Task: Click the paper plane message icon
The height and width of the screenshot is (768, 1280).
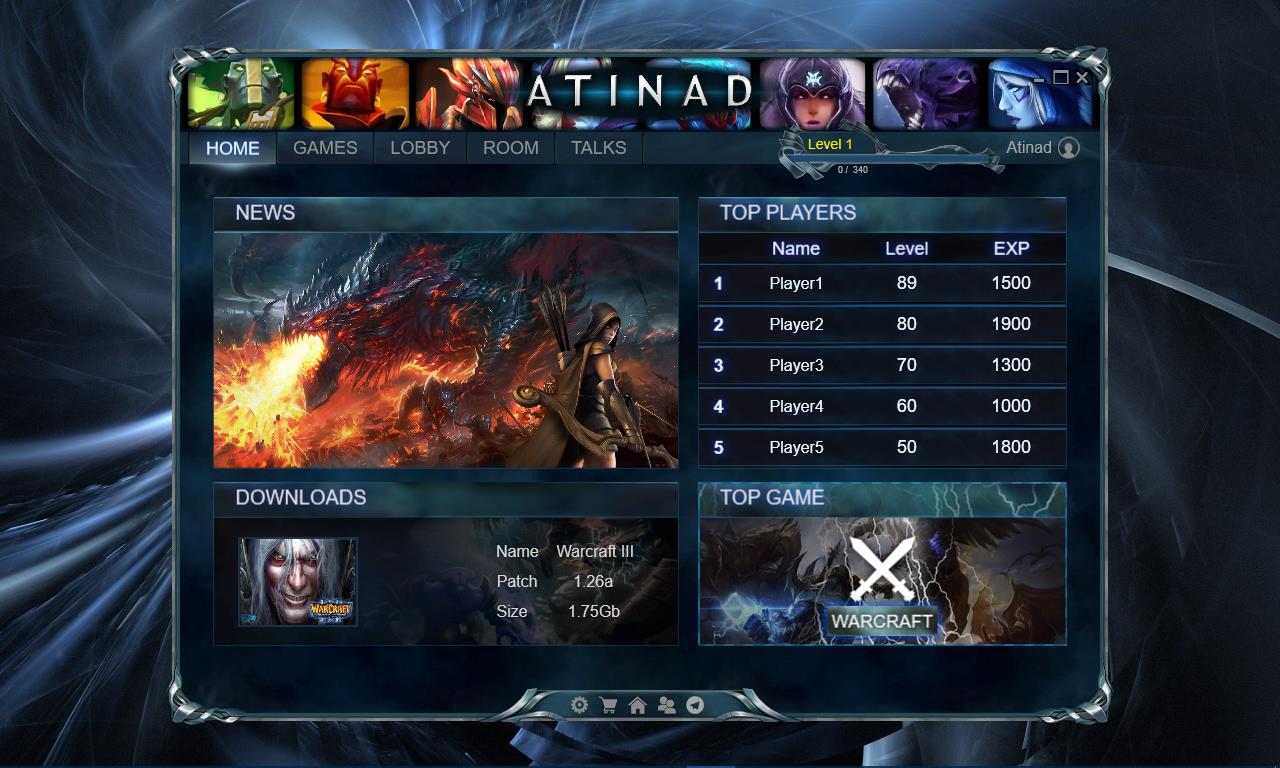Action: click(x=695, y=705)
